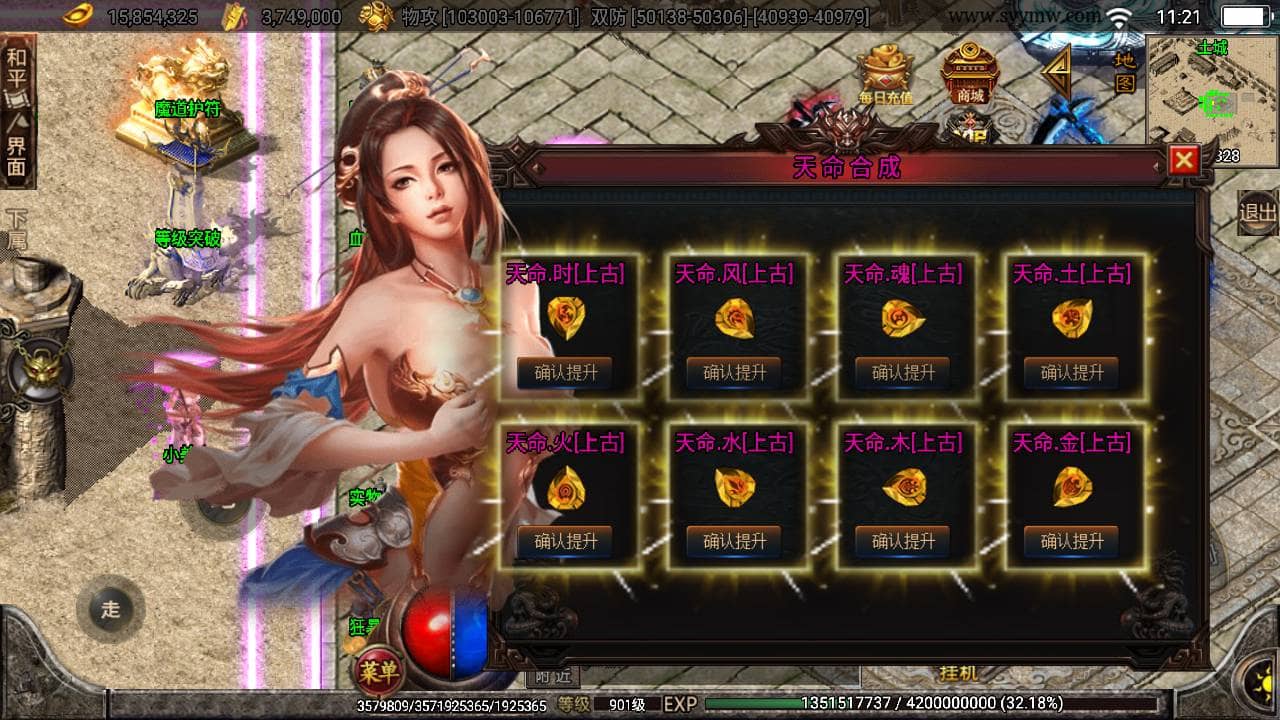Close the 天命合成 window
This screenshot has width=1280, height=720.
(x=1184, y=160)
